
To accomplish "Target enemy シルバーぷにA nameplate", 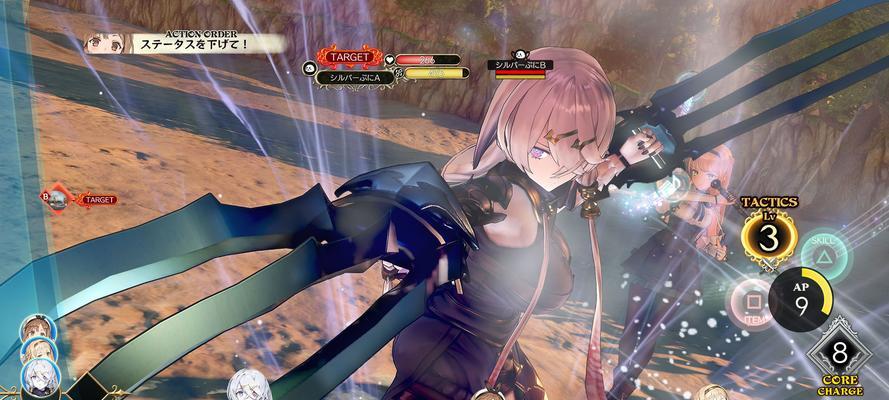I will pyautogui.click(x=352, y=73).
